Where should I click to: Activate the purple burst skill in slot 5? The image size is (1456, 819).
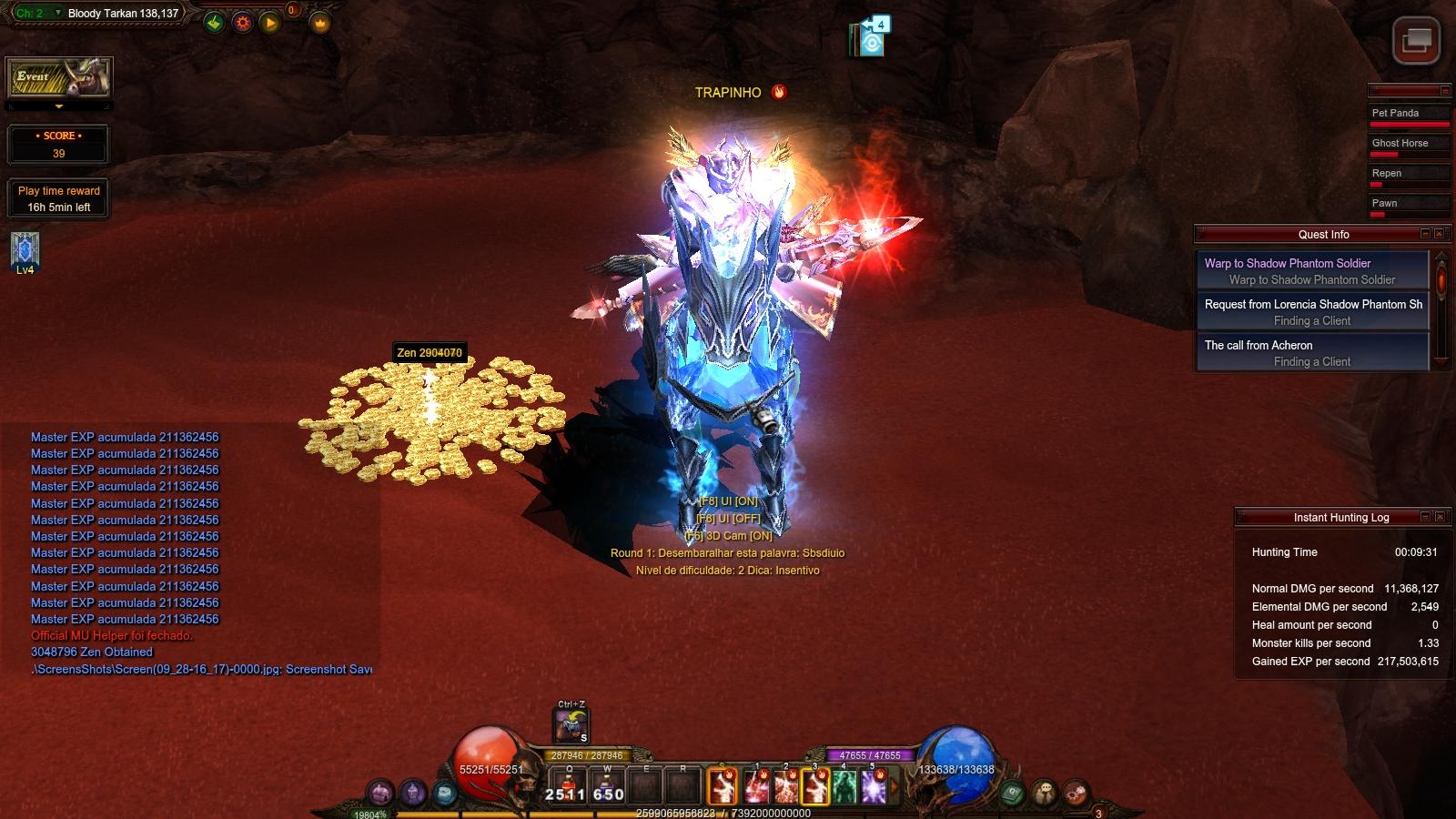pos(874,787)
